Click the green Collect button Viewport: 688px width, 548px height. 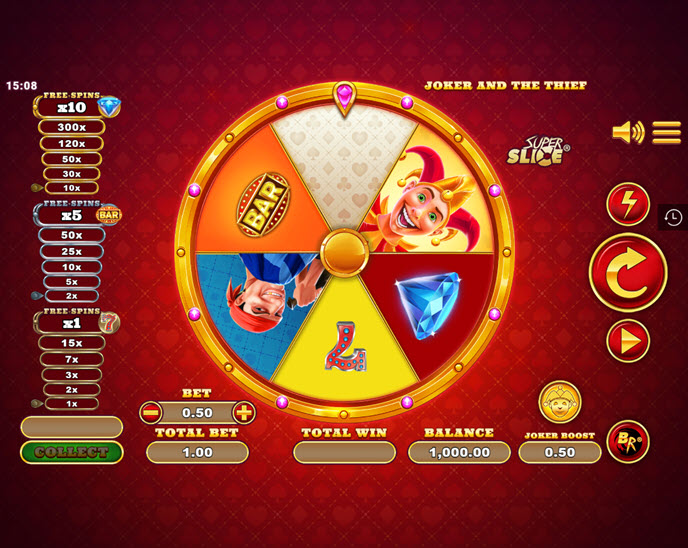(x=71, y=452)
